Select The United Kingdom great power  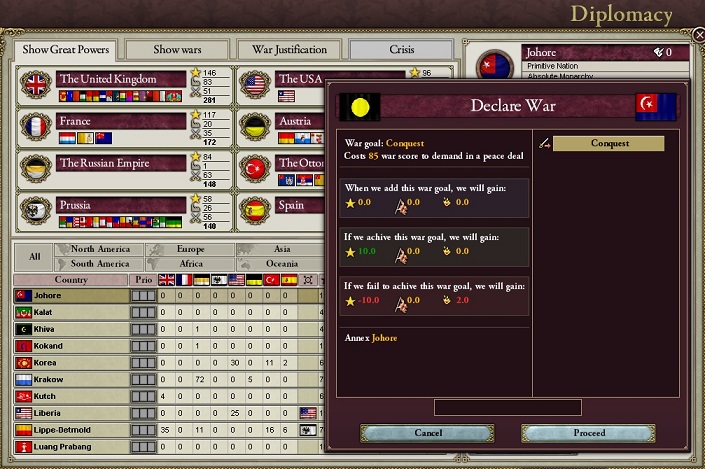(x=121, y=79)
